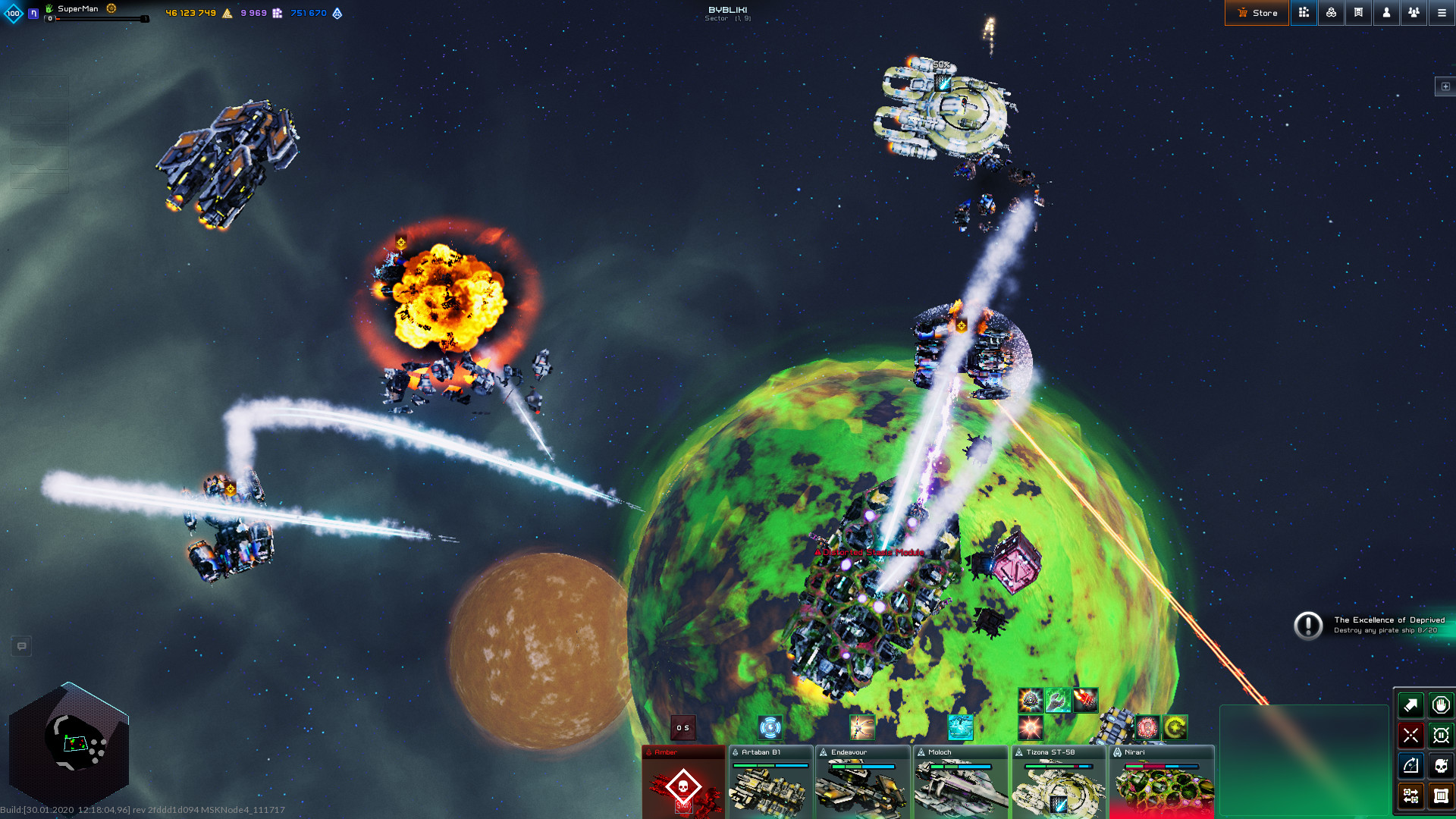Select the orange cargo container icon

coord(1440,796)
